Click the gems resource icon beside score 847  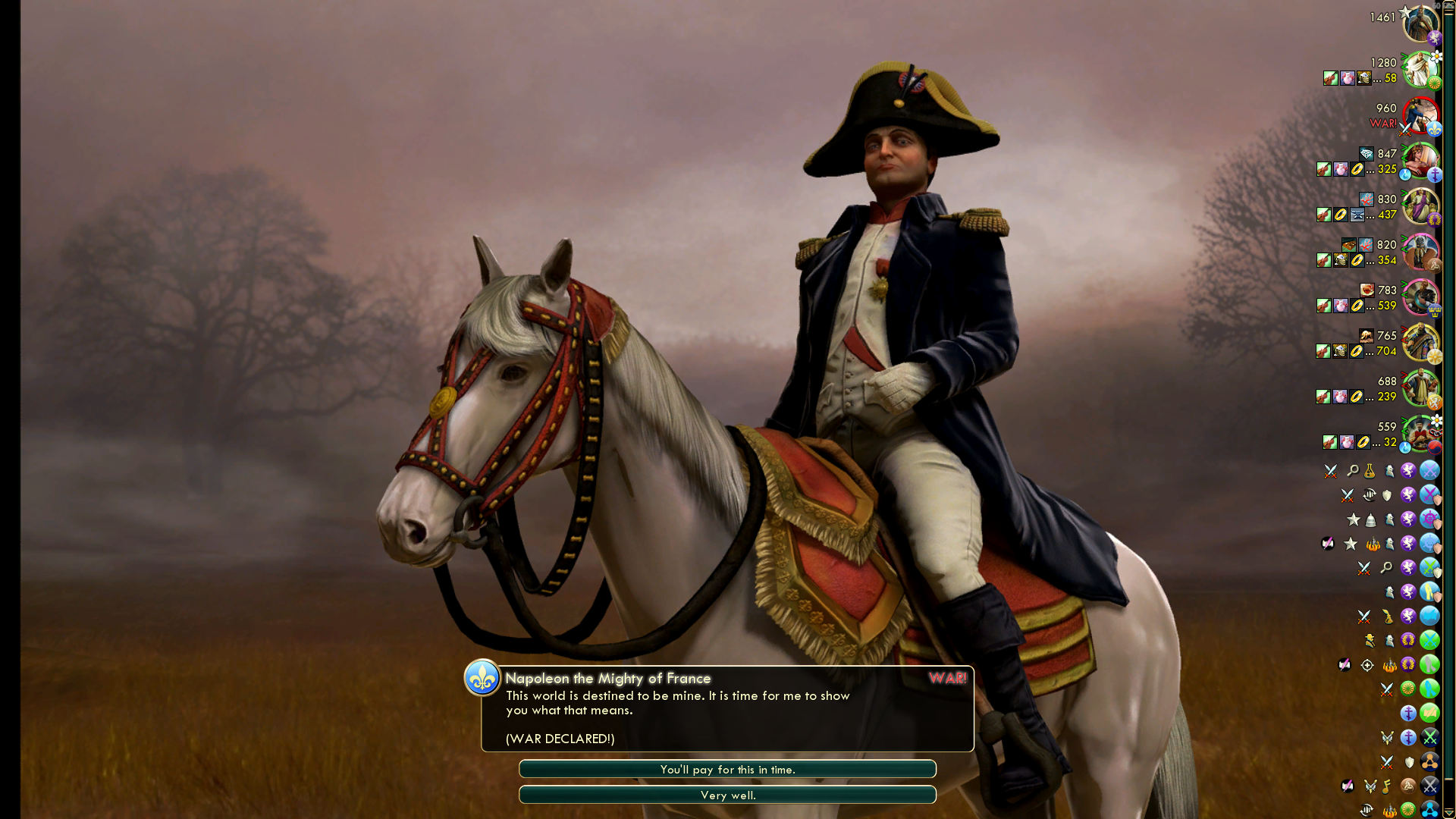(x=1367, y=154)
